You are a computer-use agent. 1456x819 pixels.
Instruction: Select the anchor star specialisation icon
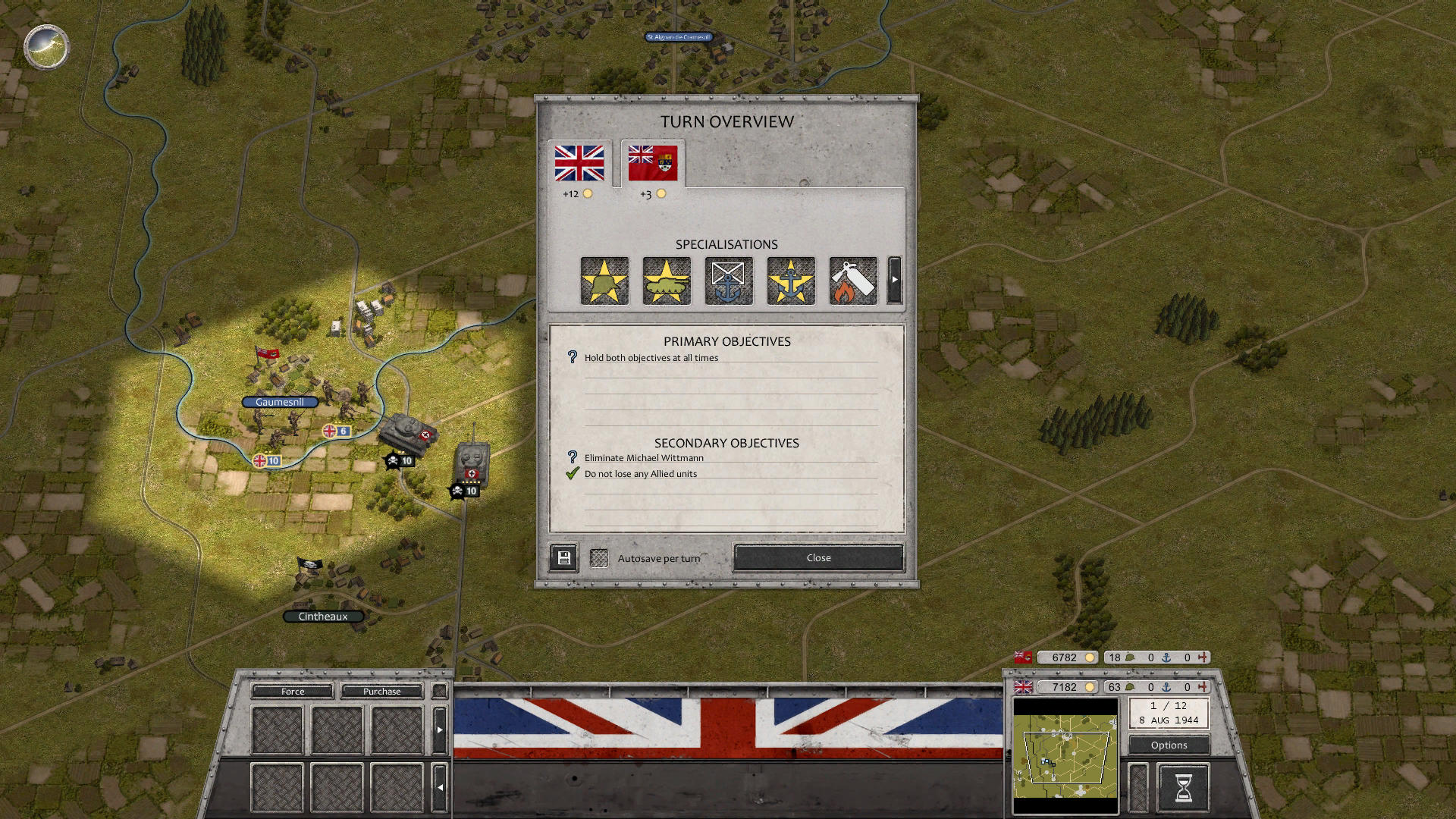click(791, 281)
